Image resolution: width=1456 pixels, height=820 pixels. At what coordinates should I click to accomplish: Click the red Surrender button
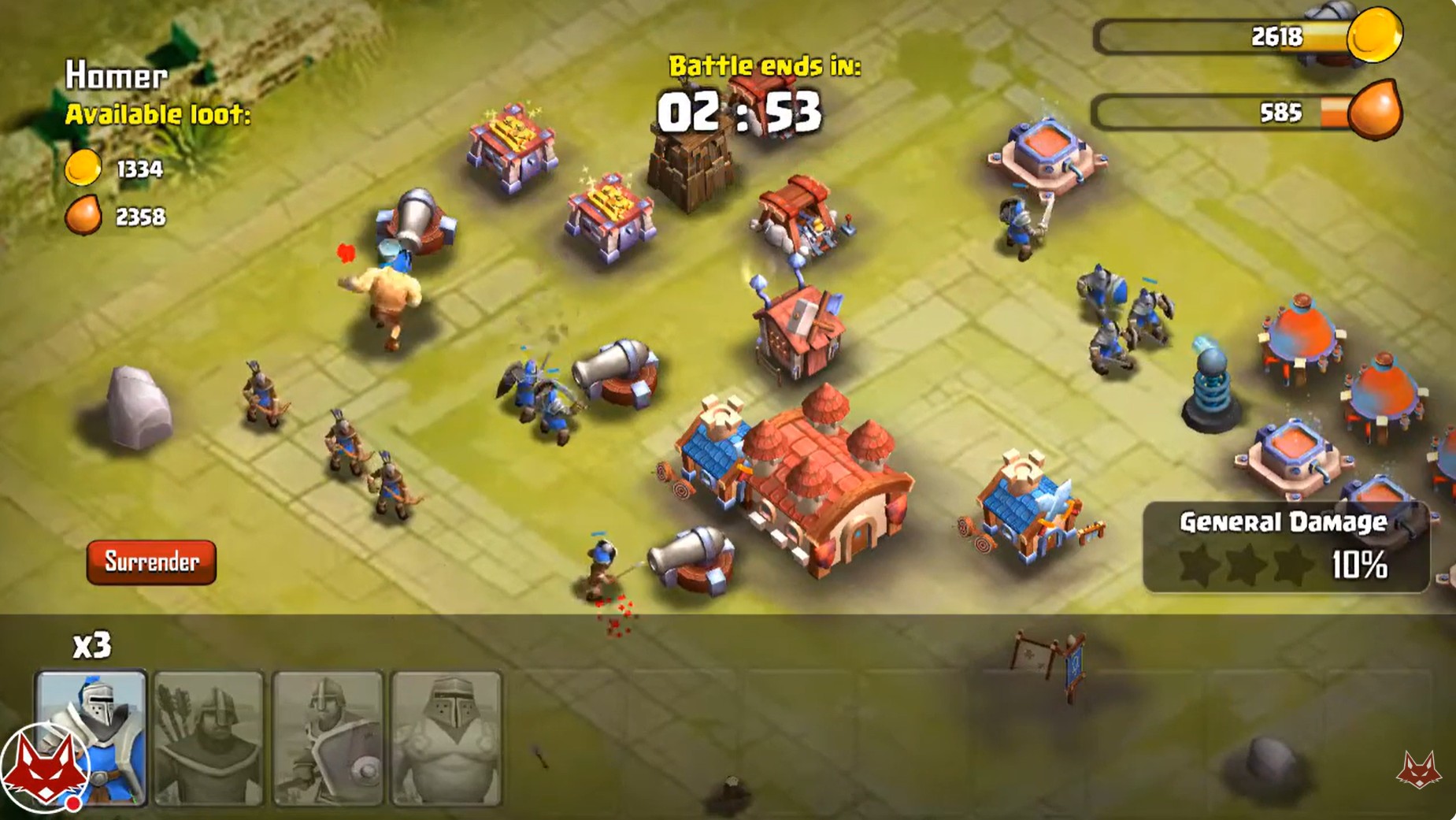pyautogui.click(x=151, y=562)
